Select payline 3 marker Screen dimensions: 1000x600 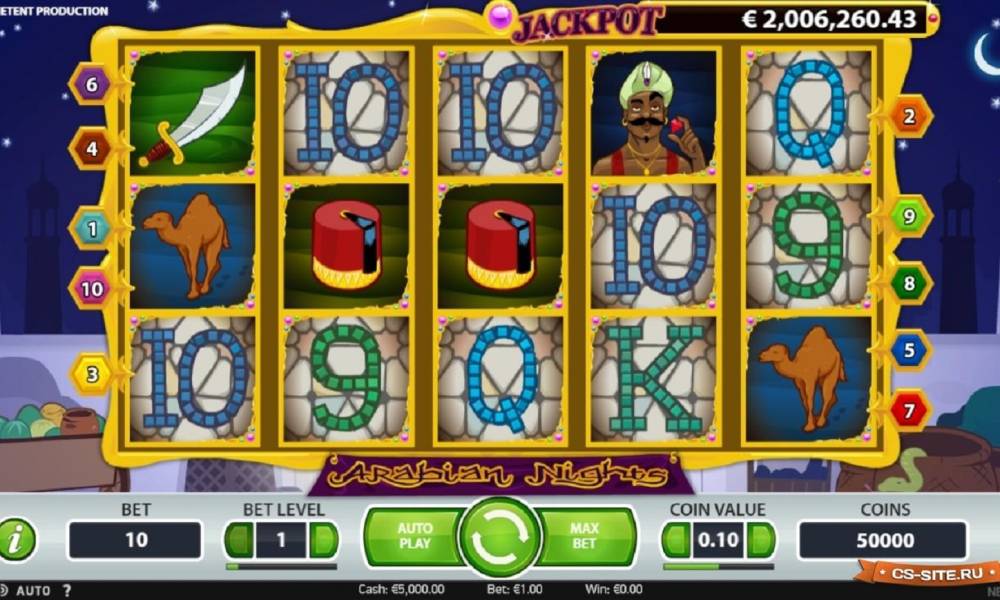(x=91, y=375)
